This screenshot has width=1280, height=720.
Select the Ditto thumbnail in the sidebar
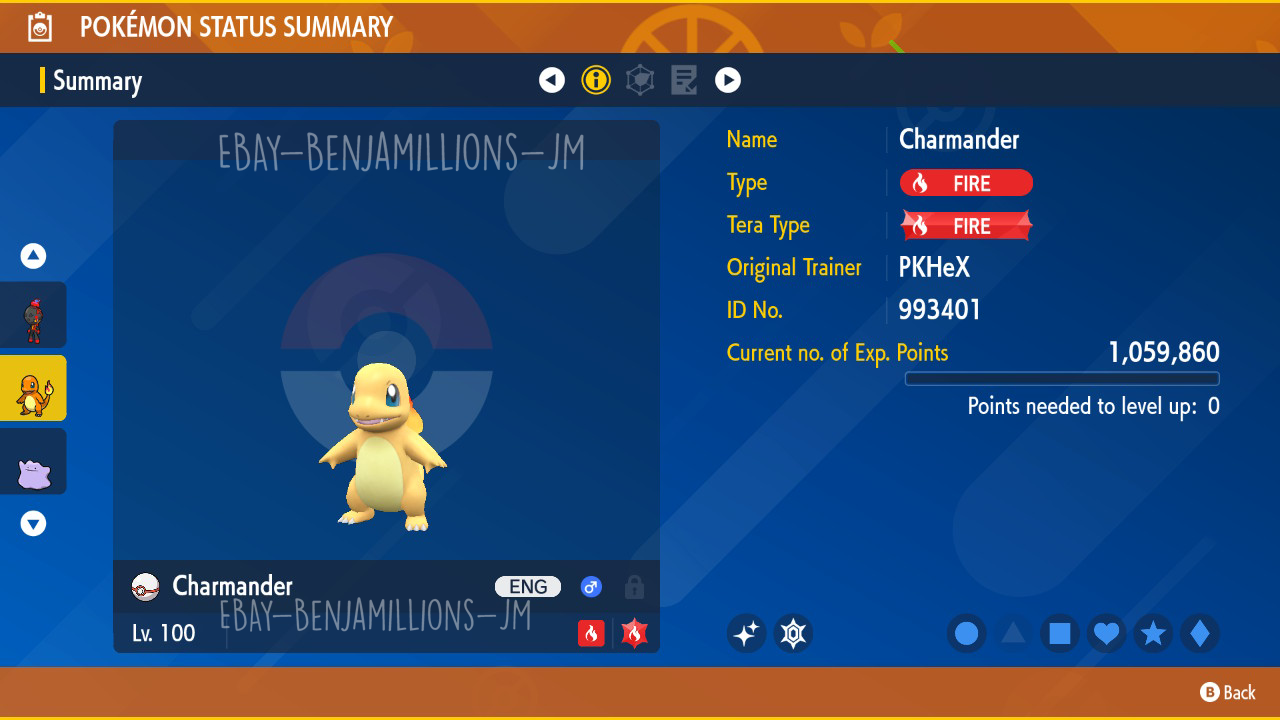33,461
